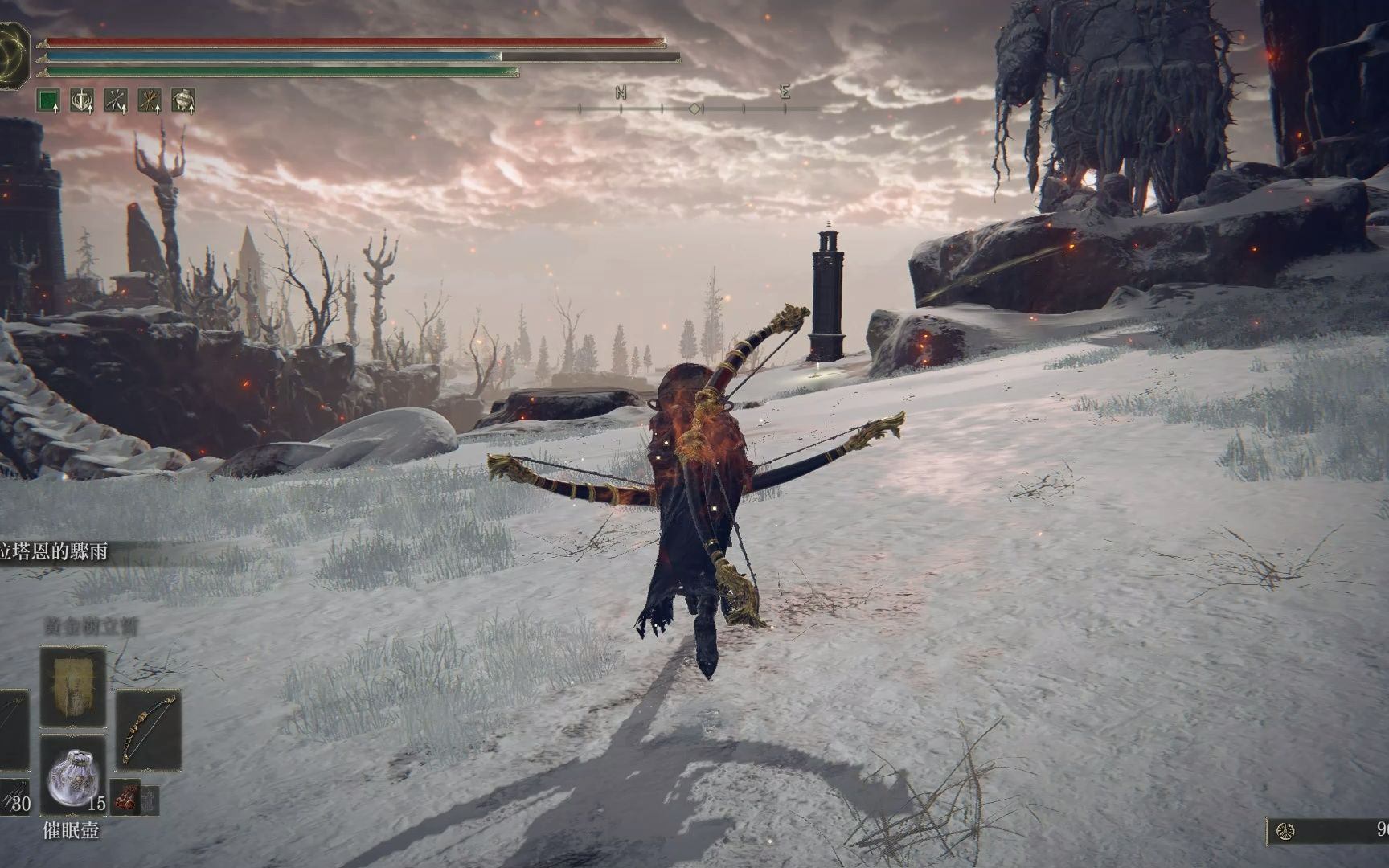
Task: Click the compass bar's center marker
Action: coord(695,108)
